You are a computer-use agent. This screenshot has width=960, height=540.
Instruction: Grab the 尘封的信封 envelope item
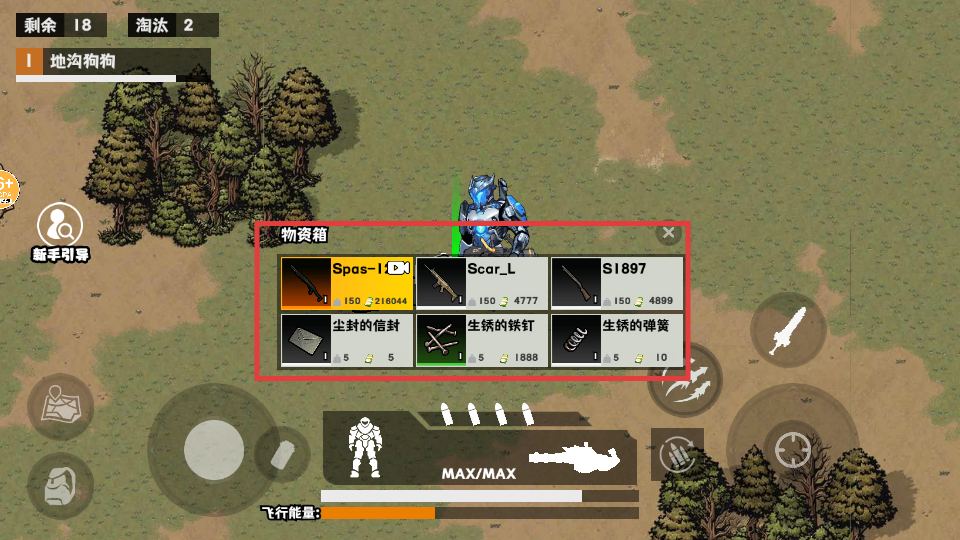click(346, 341)
